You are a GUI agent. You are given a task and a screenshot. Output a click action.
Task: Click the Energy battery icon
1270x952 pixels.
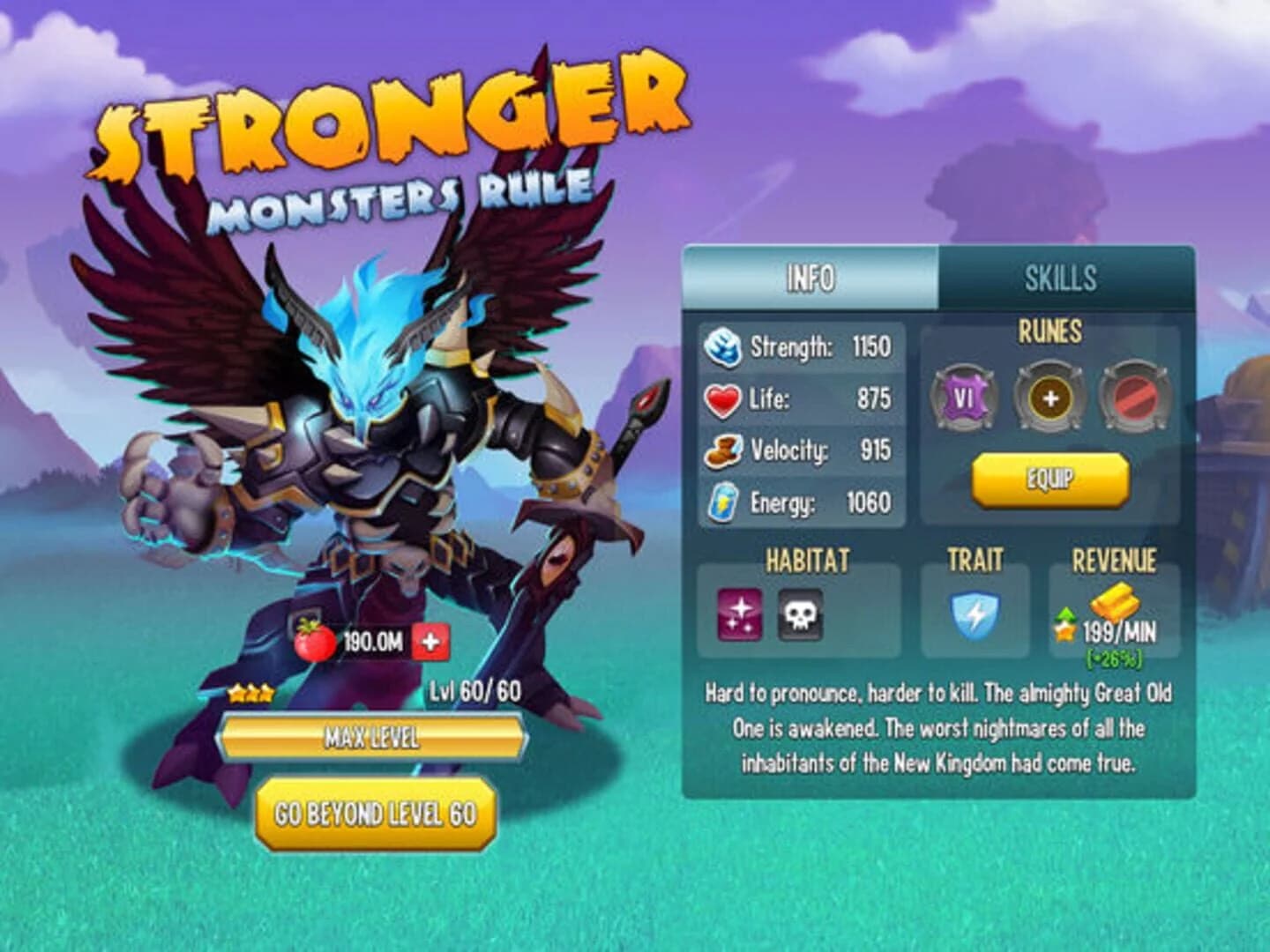[x=723, y=501]
